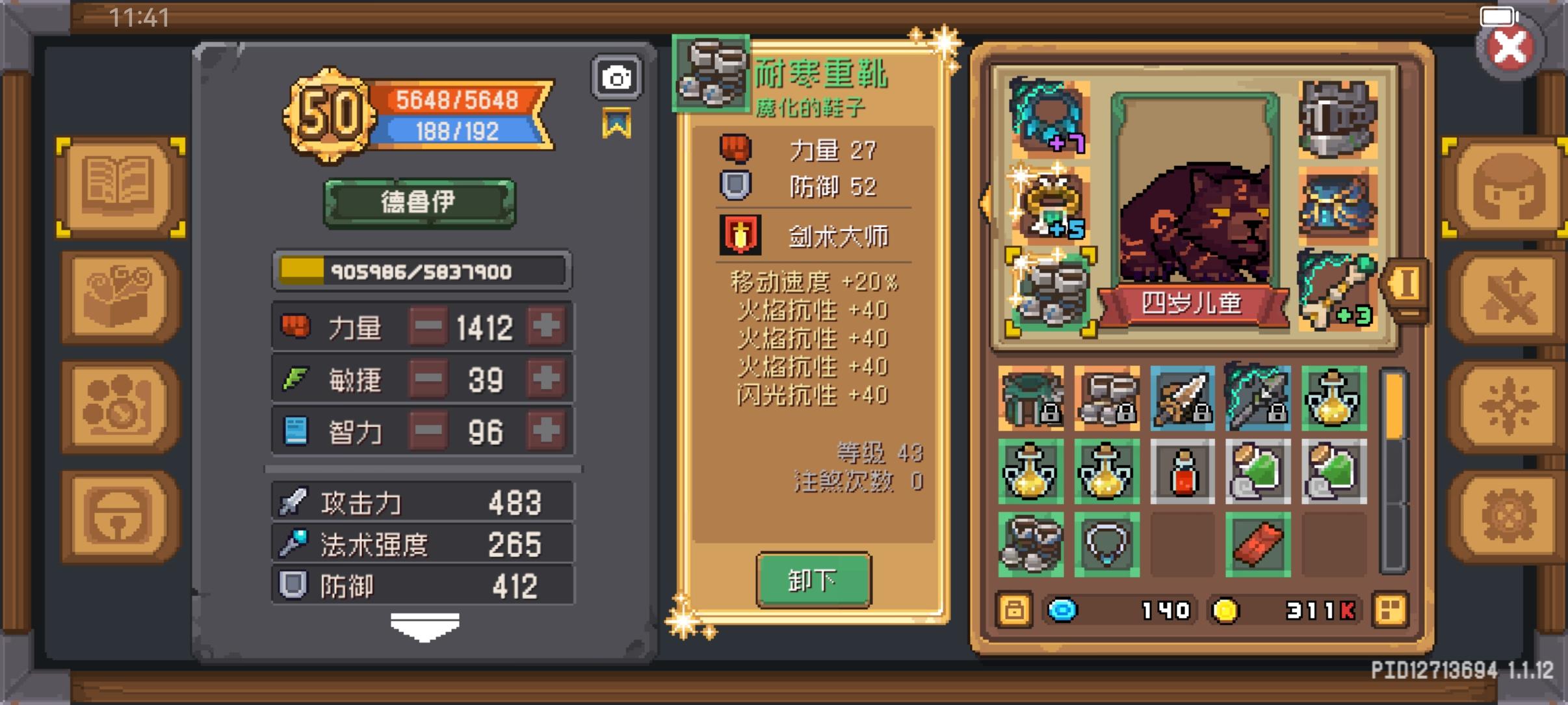Viewport: 1568px width, 705px height.
Task: Expand stats with the white down arrow
Action: pos(426,624)
